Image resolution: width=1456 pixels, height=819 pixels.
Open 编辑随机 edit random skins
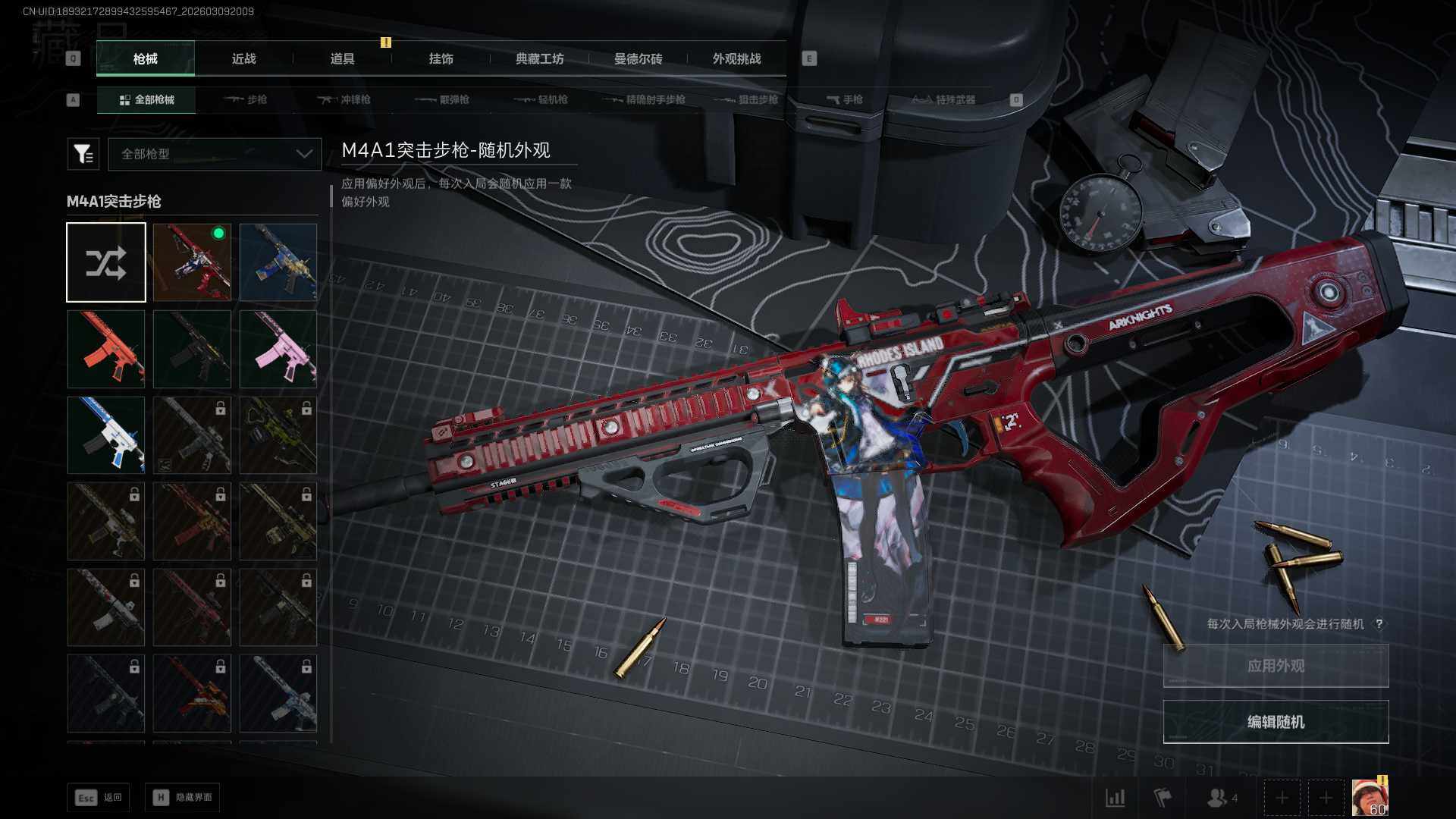pos(1276,722)
